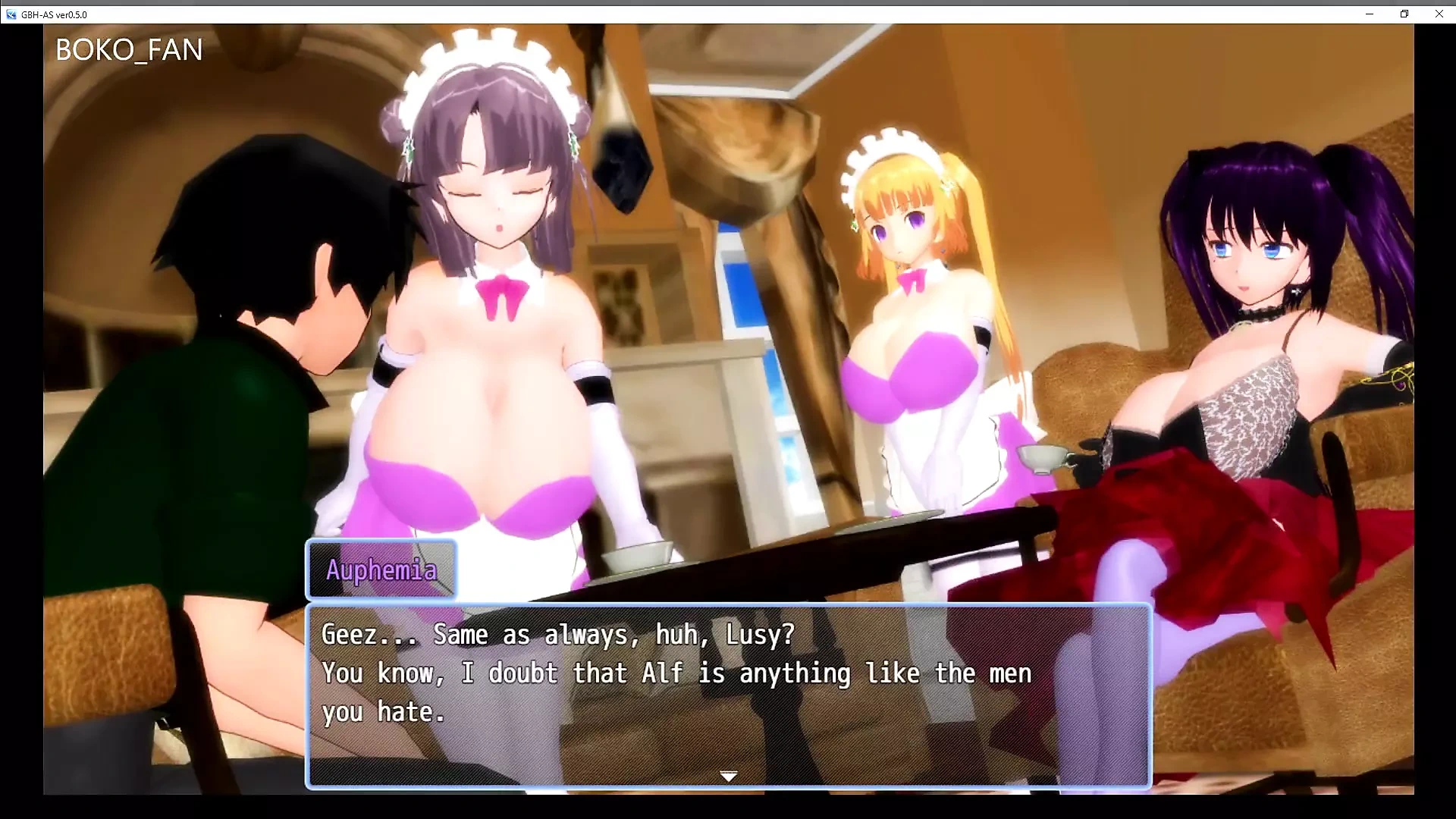Close the GBH-AS game window

(1438, 14)
